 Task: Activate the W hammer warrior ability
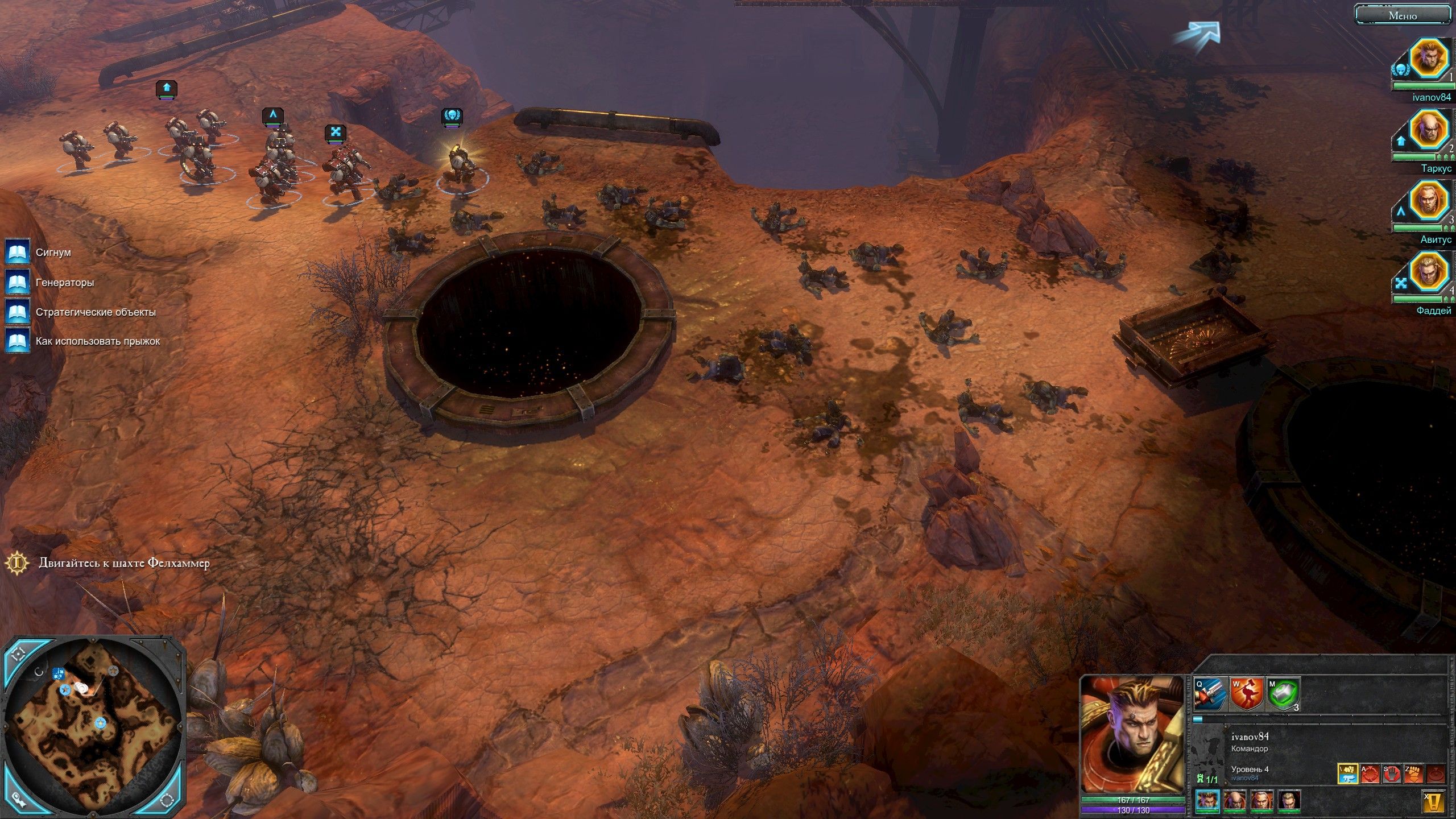click(1246, 694)
